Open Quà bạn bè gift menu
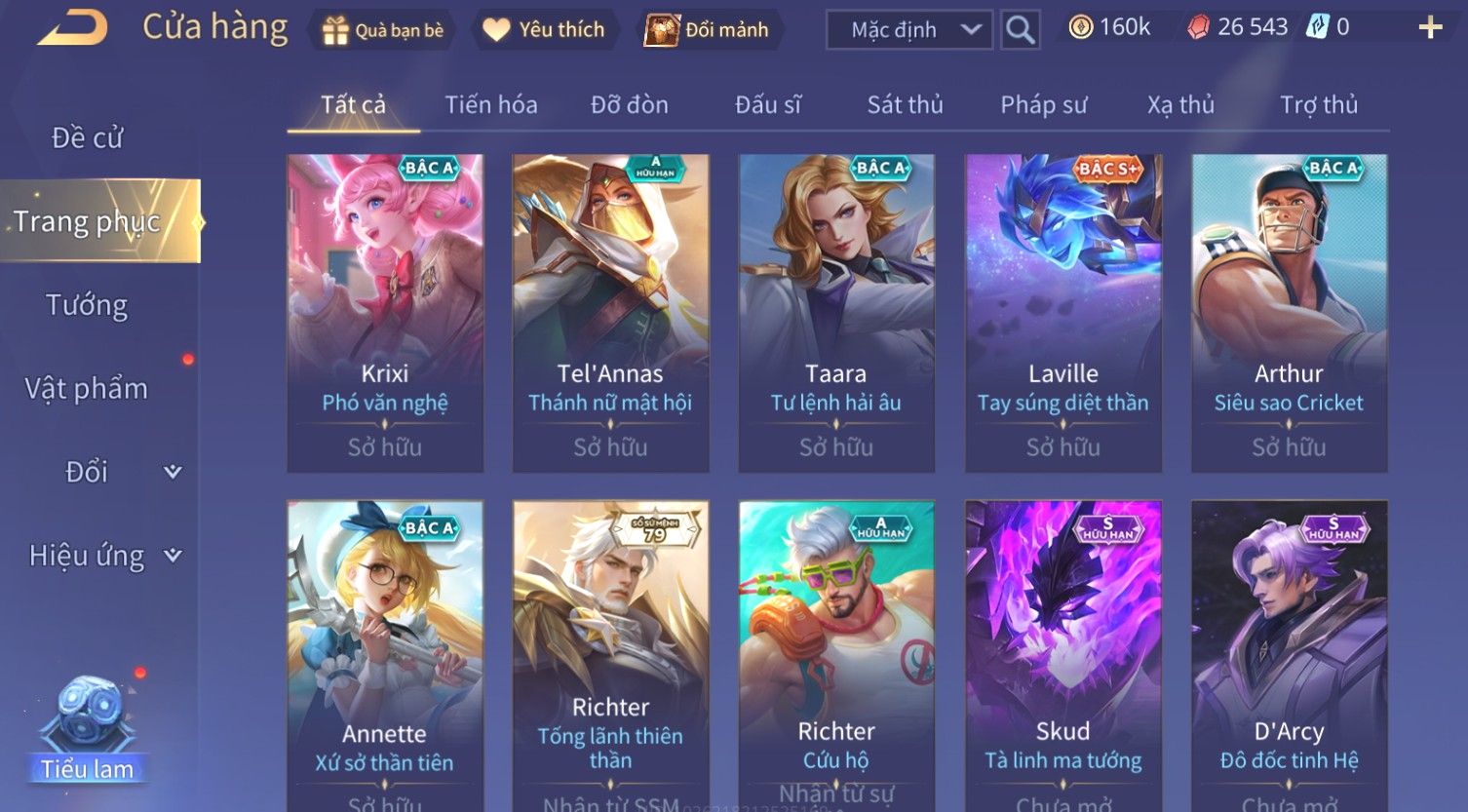 click(x=383, y=30)
